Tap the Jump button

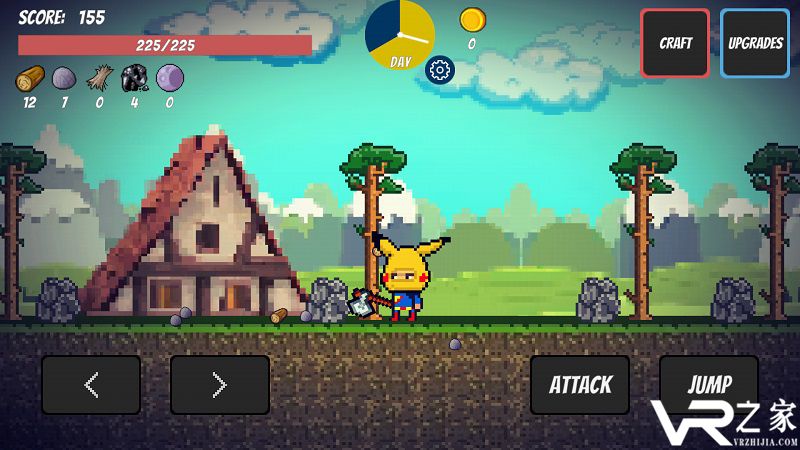(709, 385)
